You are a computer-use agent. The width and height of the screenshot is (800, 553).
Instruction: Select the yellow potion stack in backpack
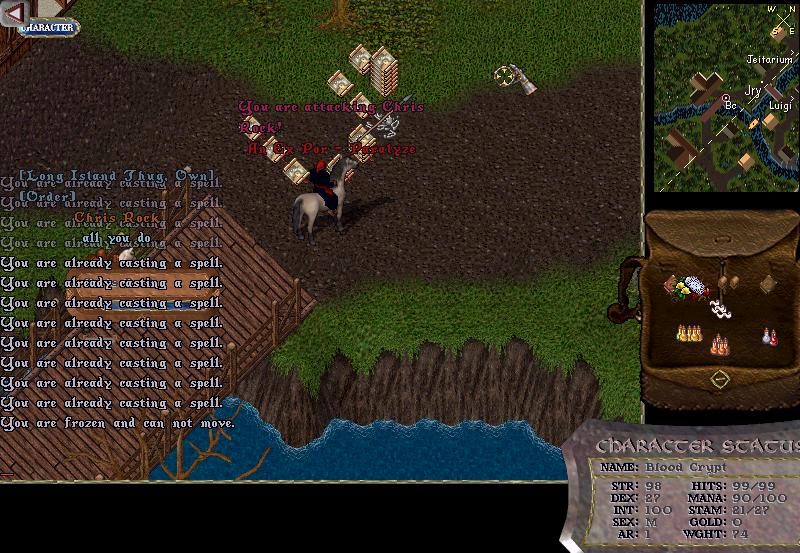(x=688, y=332)
